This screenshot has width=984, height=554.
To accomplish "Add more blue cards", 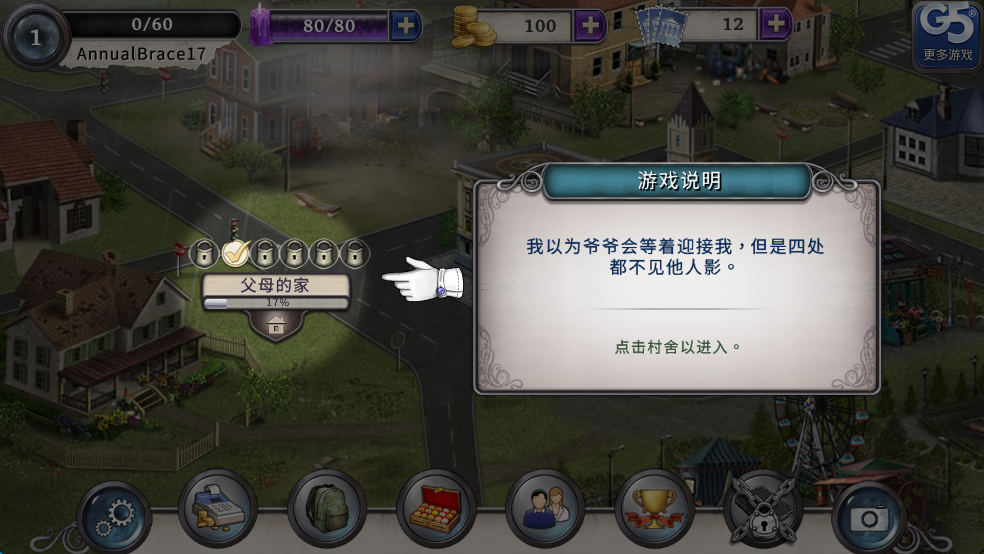I will (x=776, y=25).
